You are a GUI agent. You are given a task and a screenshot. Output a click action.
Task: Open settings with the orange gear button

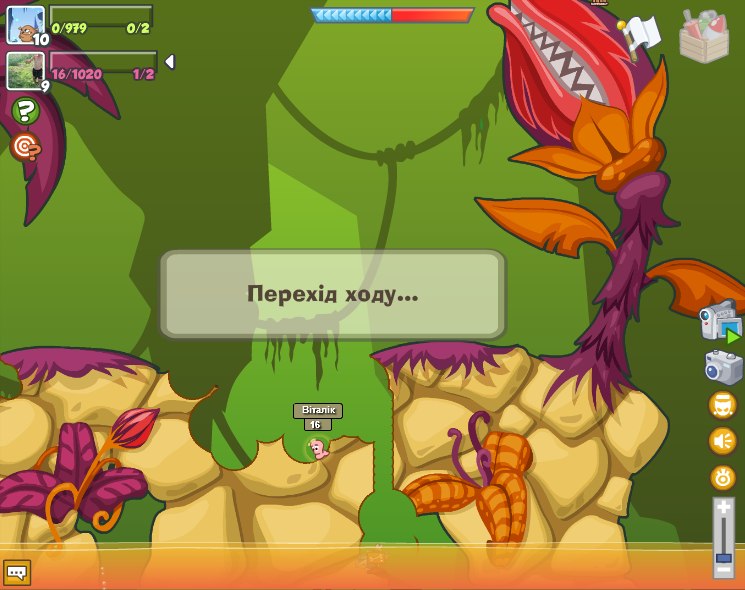[x=722, y=477]
